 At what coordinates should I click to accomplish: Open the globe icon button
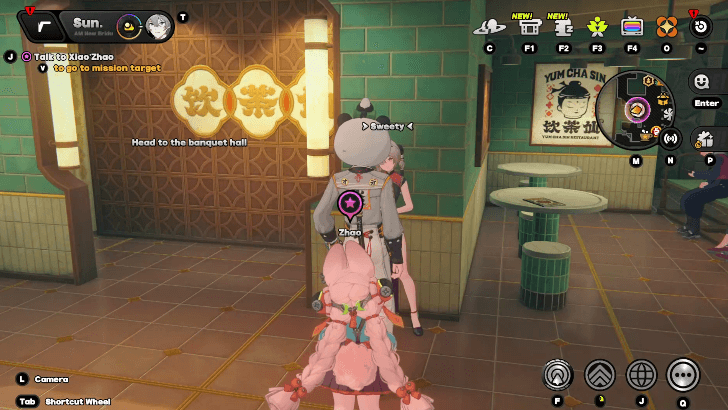coord(641,375)
